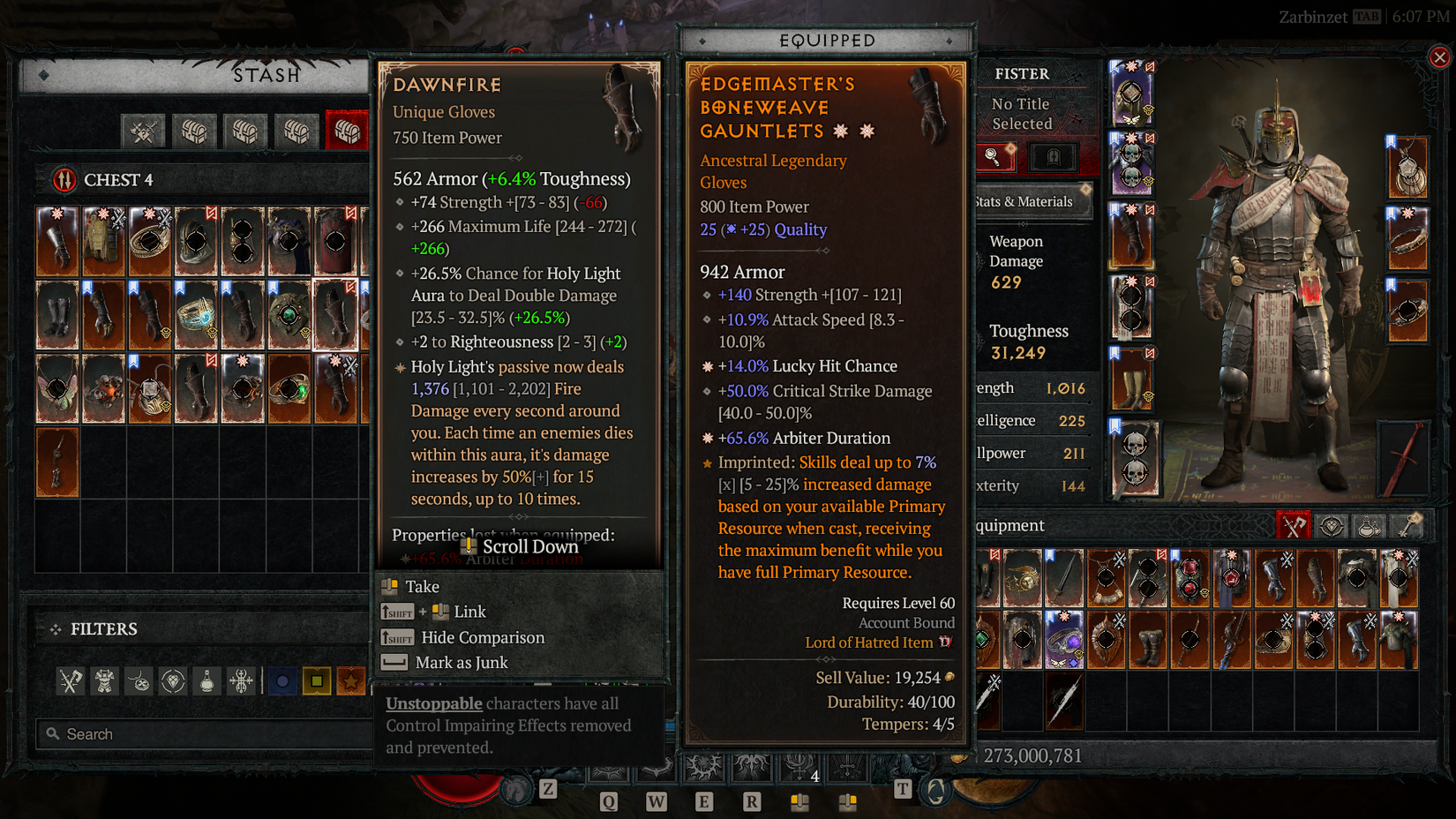Switch to the first chest stash tab
The height and width of the screenshot is (819, 1456).
[195, 131]
